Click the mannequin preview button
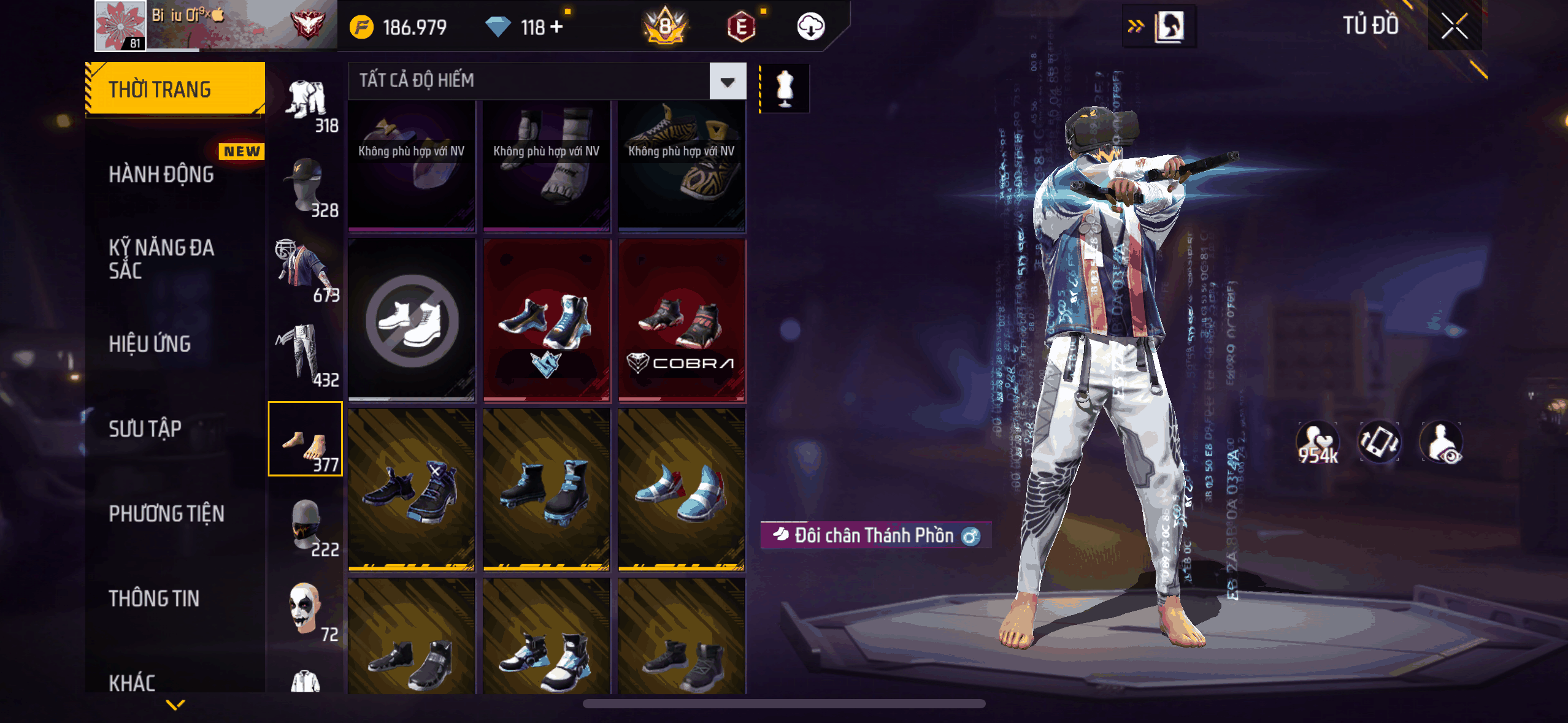1568x723 pixels. [x=785, y=89]
